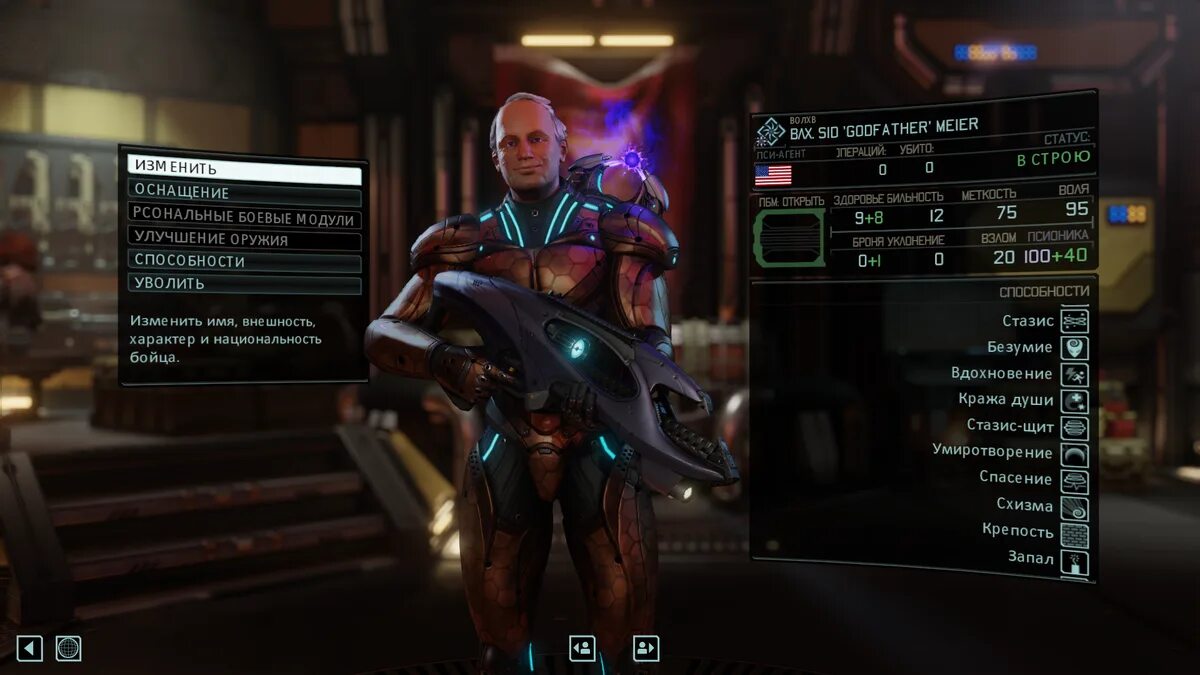Select УВОЛИТЬ to dismiss the soldier
Screen dimensions: 1200x675
(244, 285)
